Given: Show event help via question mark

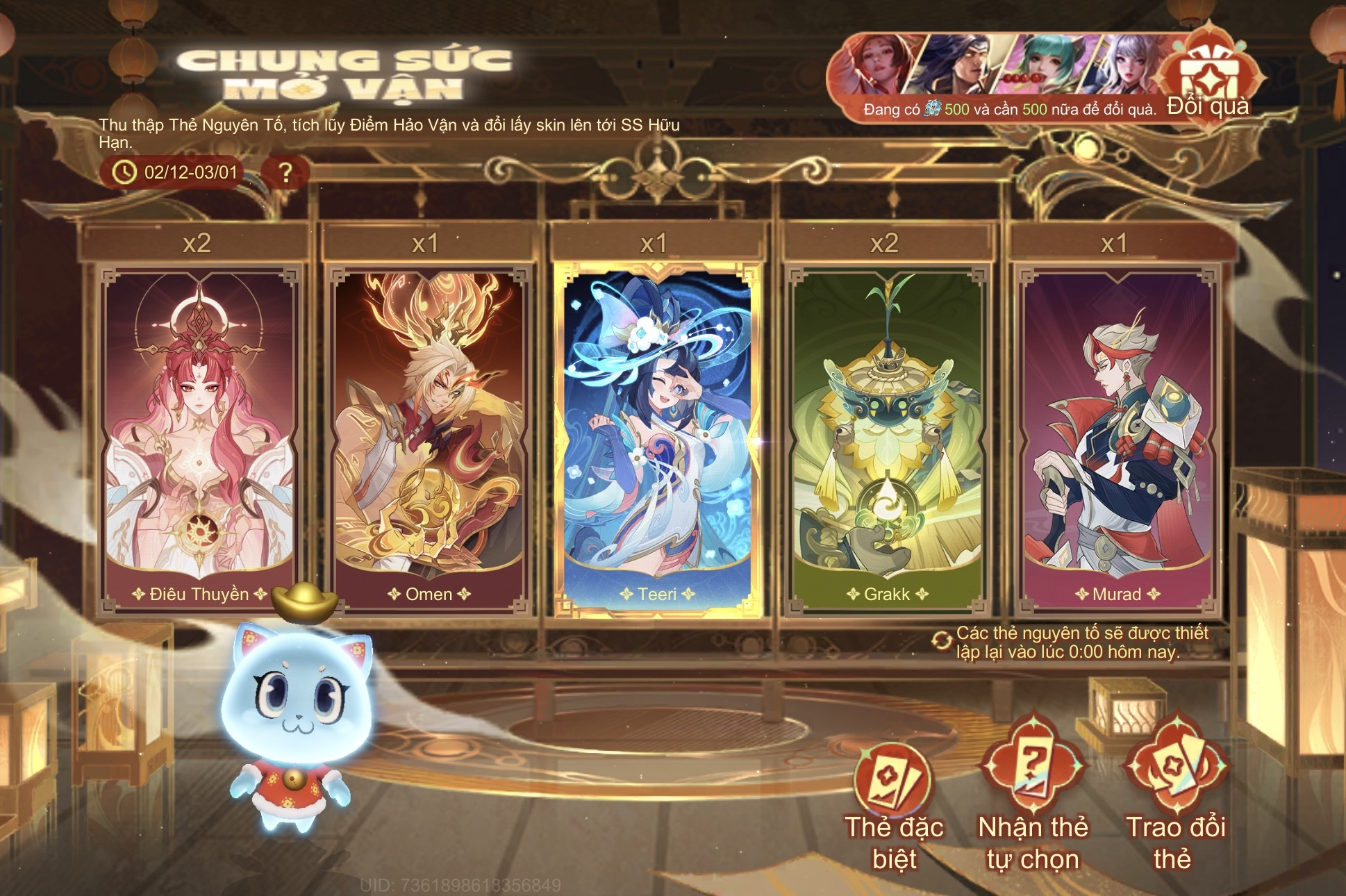Looking at the screenshot, I should pos(285,172).
